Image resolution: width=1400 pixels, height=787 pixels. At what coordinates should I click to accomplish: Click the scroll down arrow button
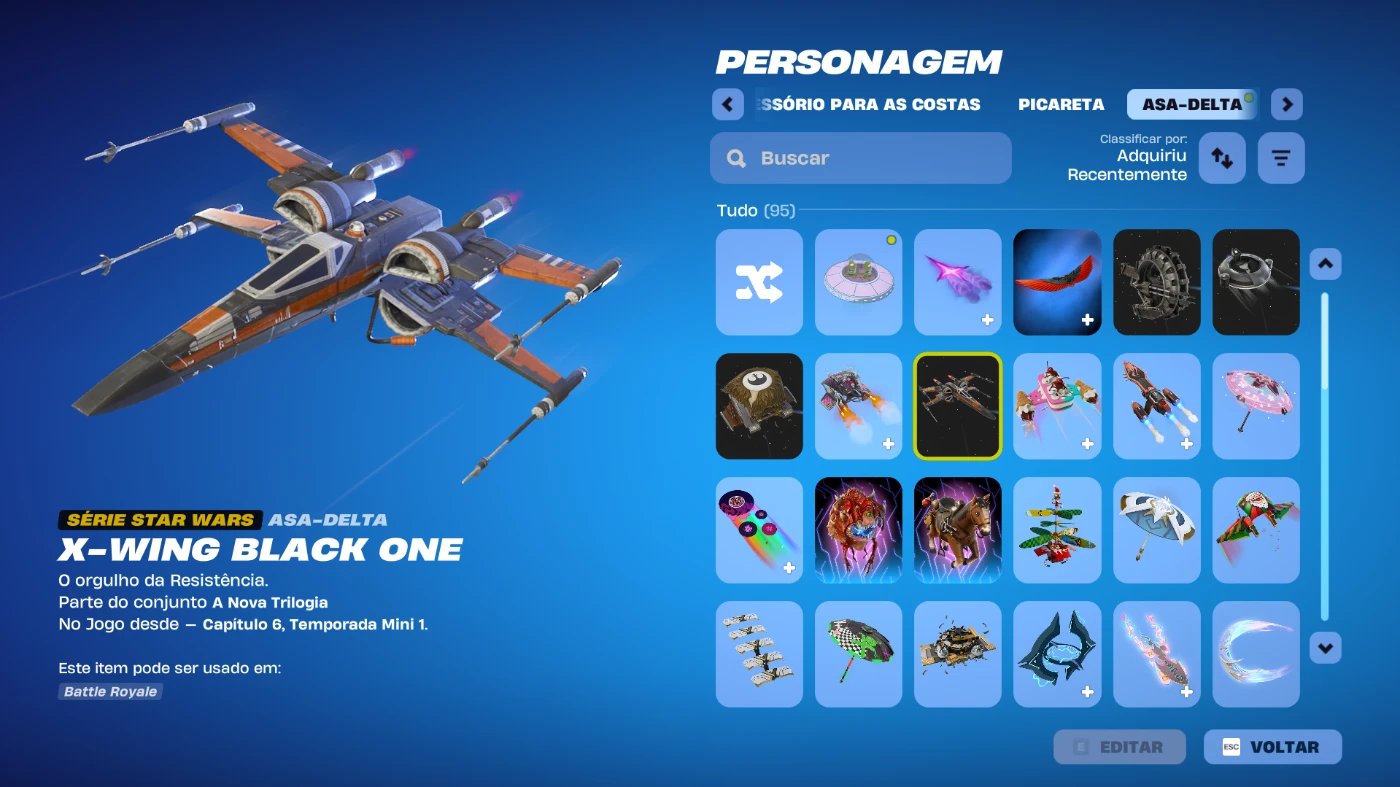1325,647
